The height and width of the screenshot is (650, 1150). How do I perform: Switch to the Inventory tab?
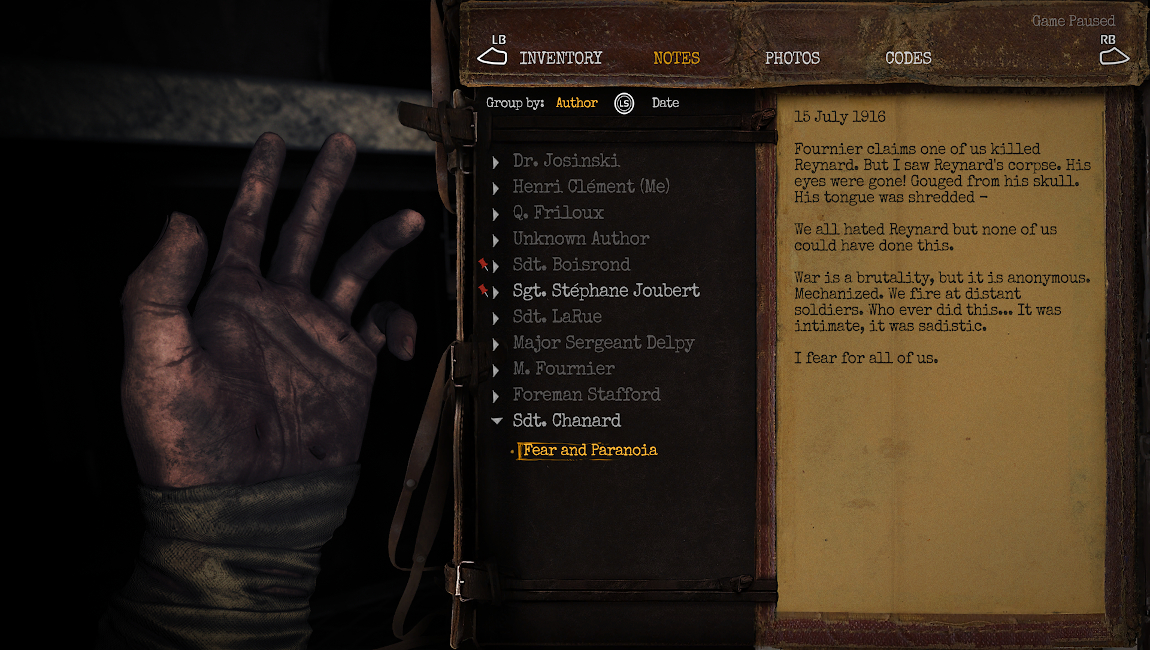click(x=560, y=58)
